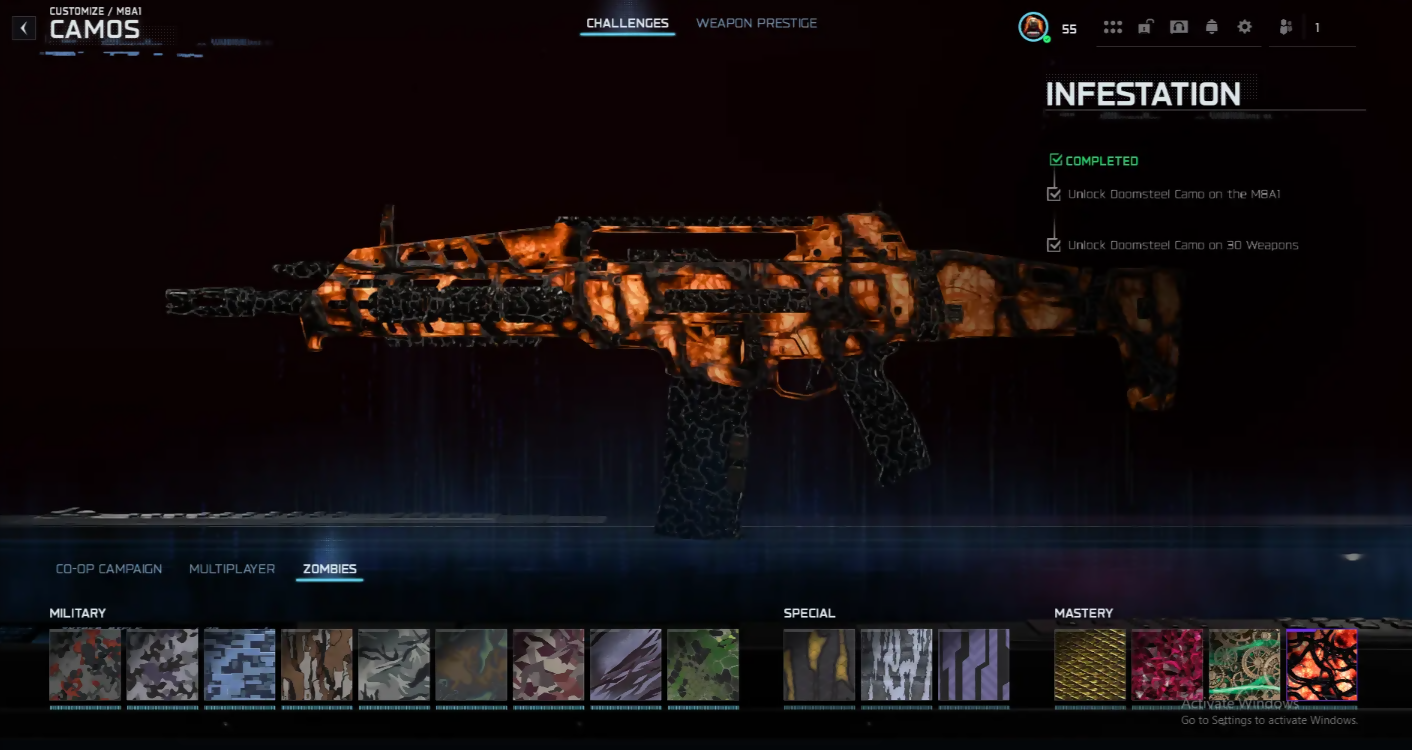Image resolution: width=1412 pixels, height=750 pixels.
Task: Open the party members icon
Action: (x=1286, y=27)
